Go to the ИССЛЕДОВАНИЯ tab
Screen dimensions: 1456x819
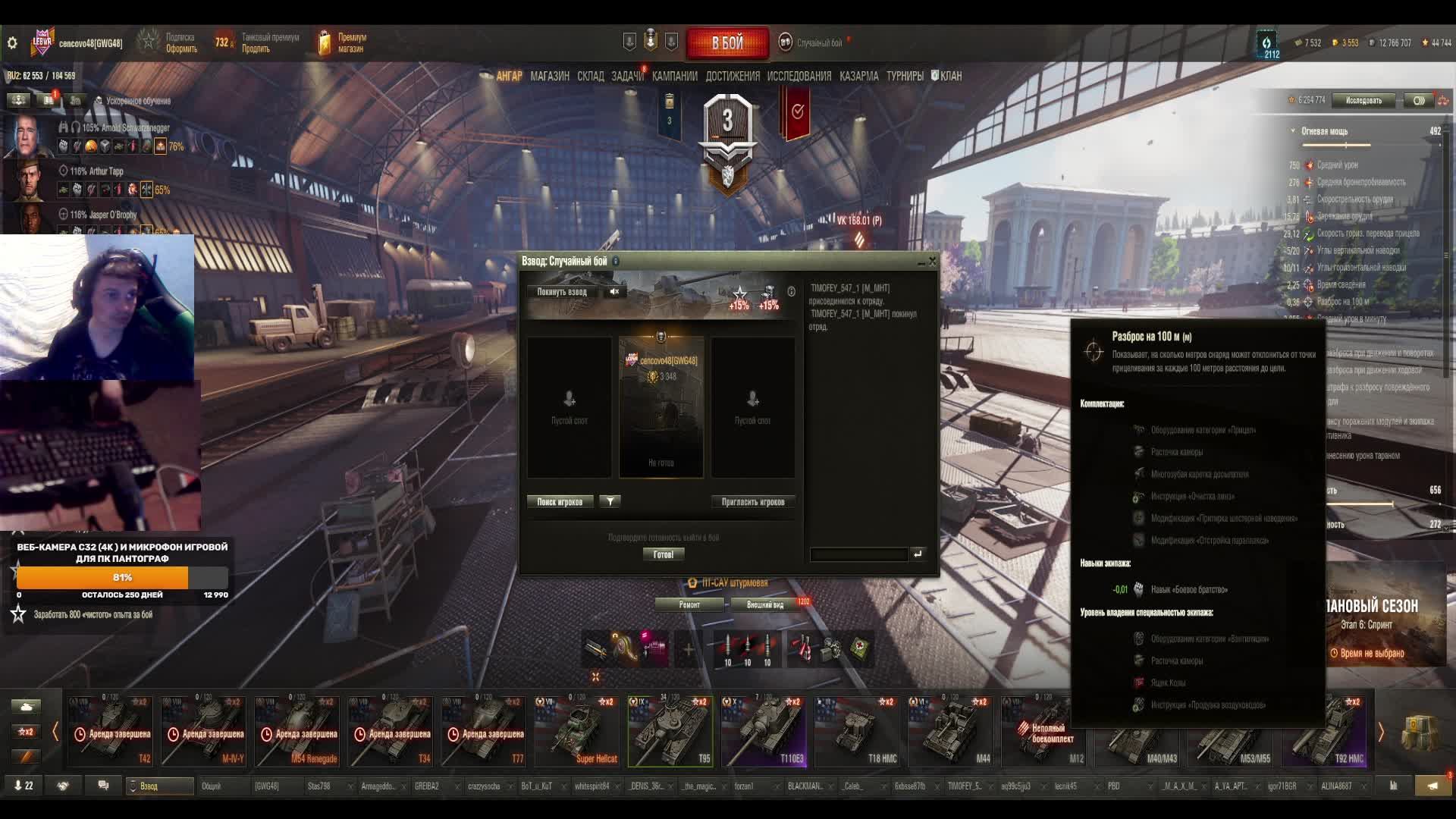pyautogui.click(x=799, y=76)
